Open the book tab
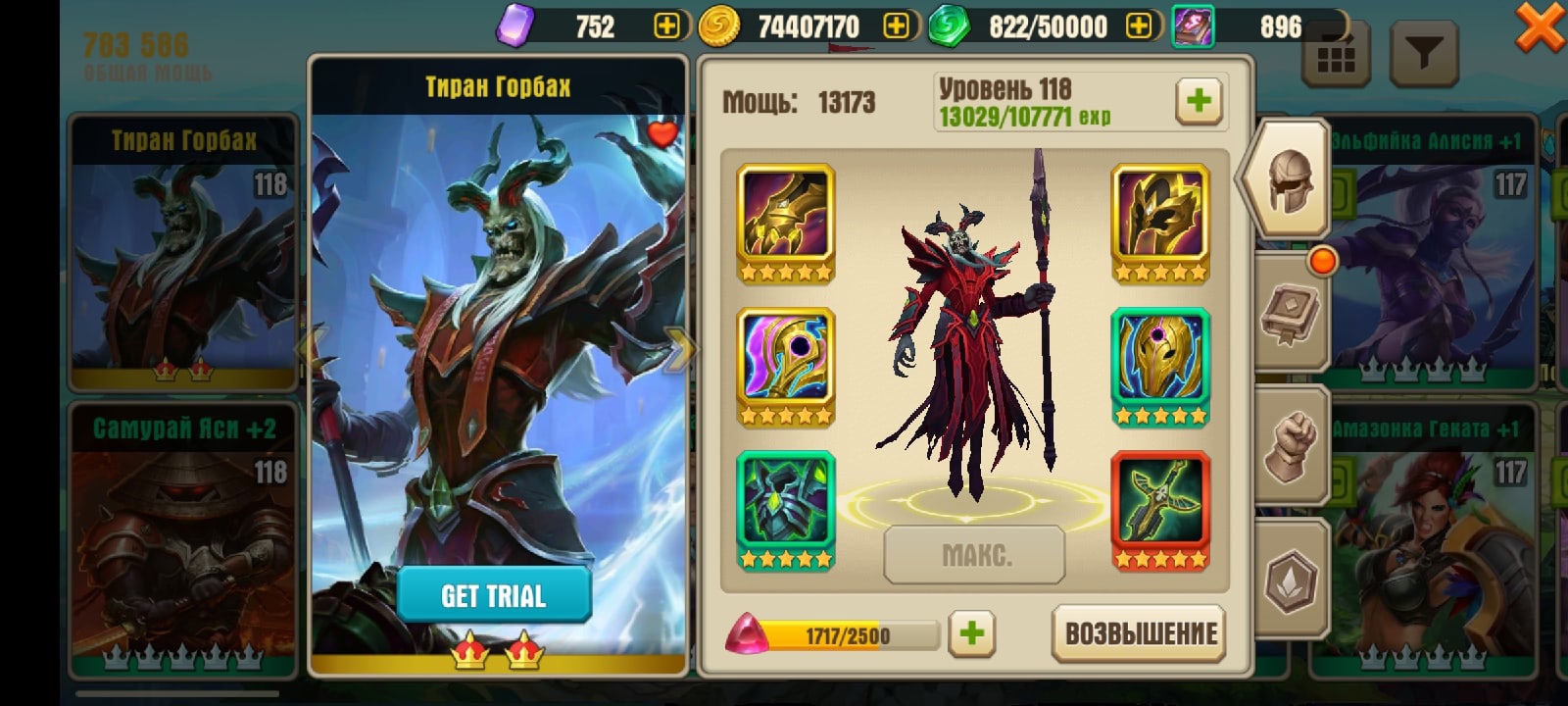Viewport: 1568px width, 706px height. pyautogui.click(x=1291, y=314)
